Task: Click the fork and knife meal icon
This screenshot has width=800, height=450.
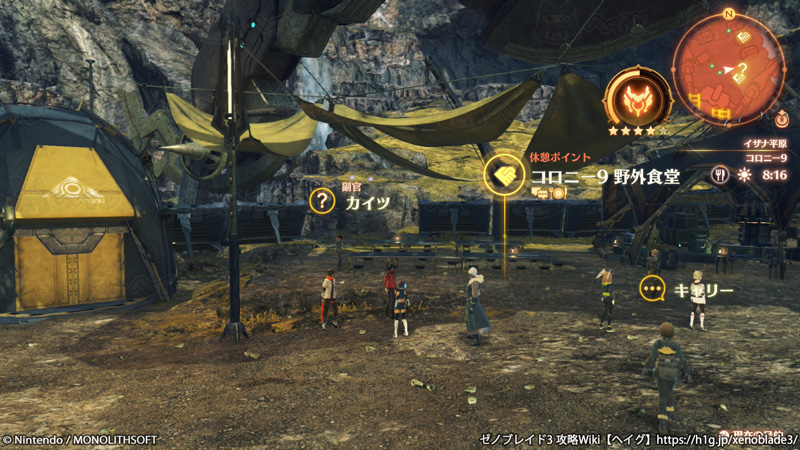Action: click(x=719, y=174)
